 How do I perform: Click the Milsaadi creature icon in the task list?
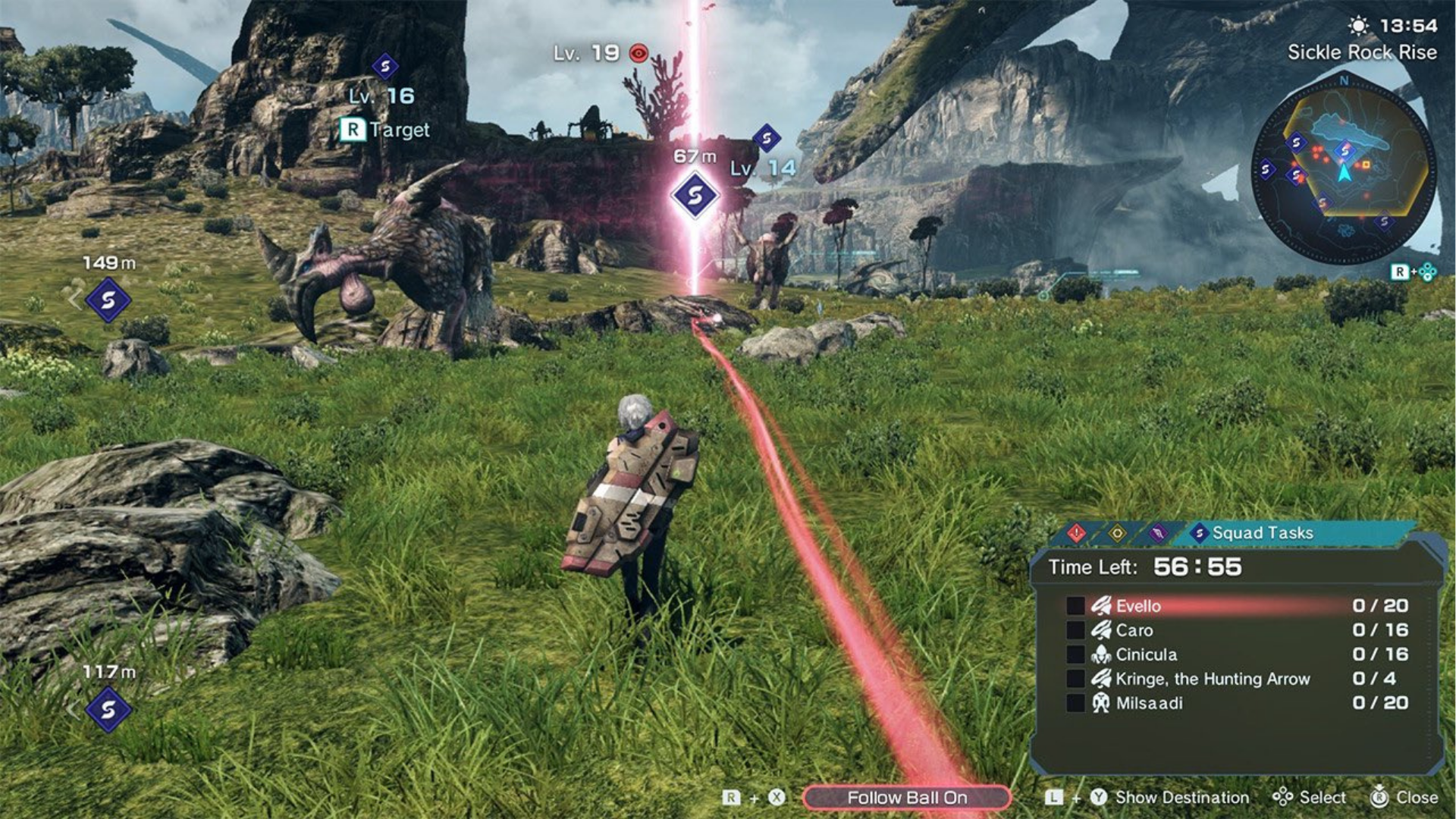[x=1102, y=703]
